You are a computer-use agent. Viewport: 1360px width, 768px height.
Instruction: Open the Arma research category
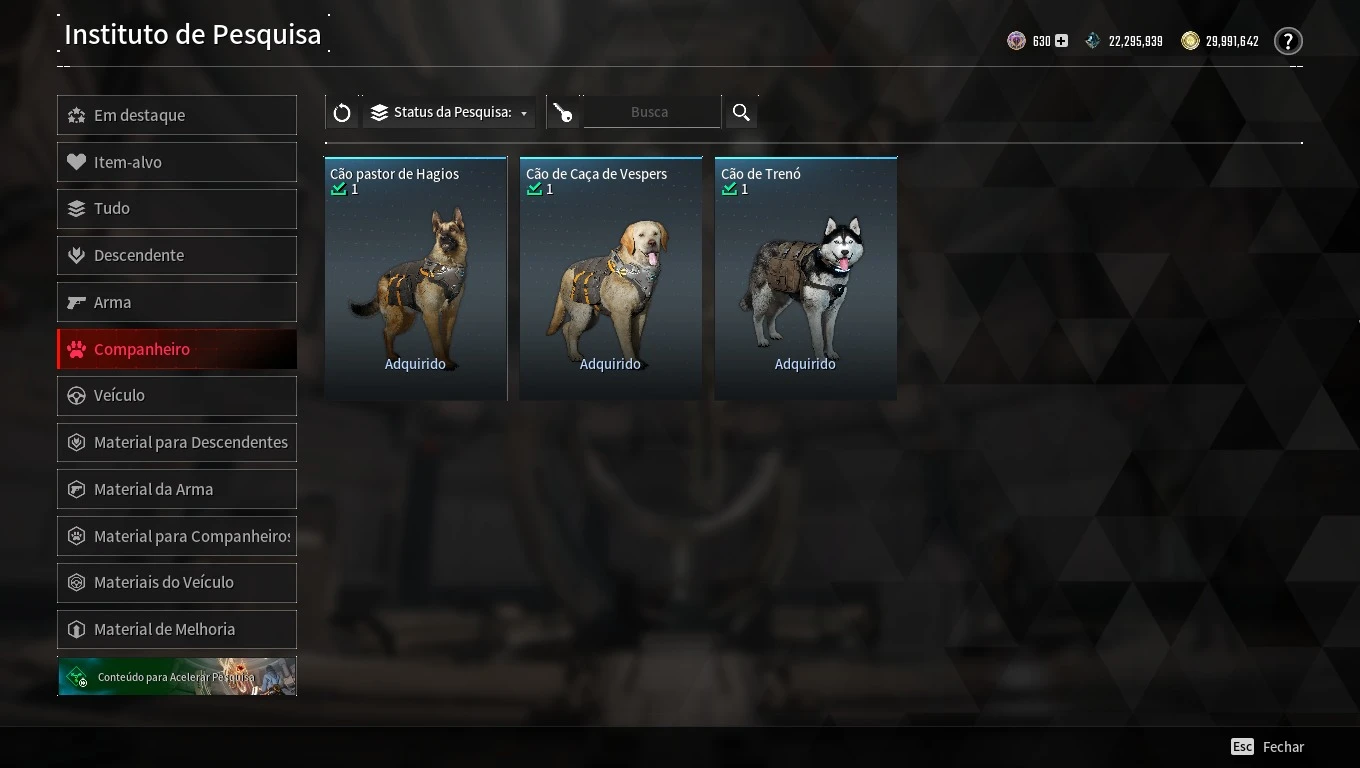(x=177, y=302)
